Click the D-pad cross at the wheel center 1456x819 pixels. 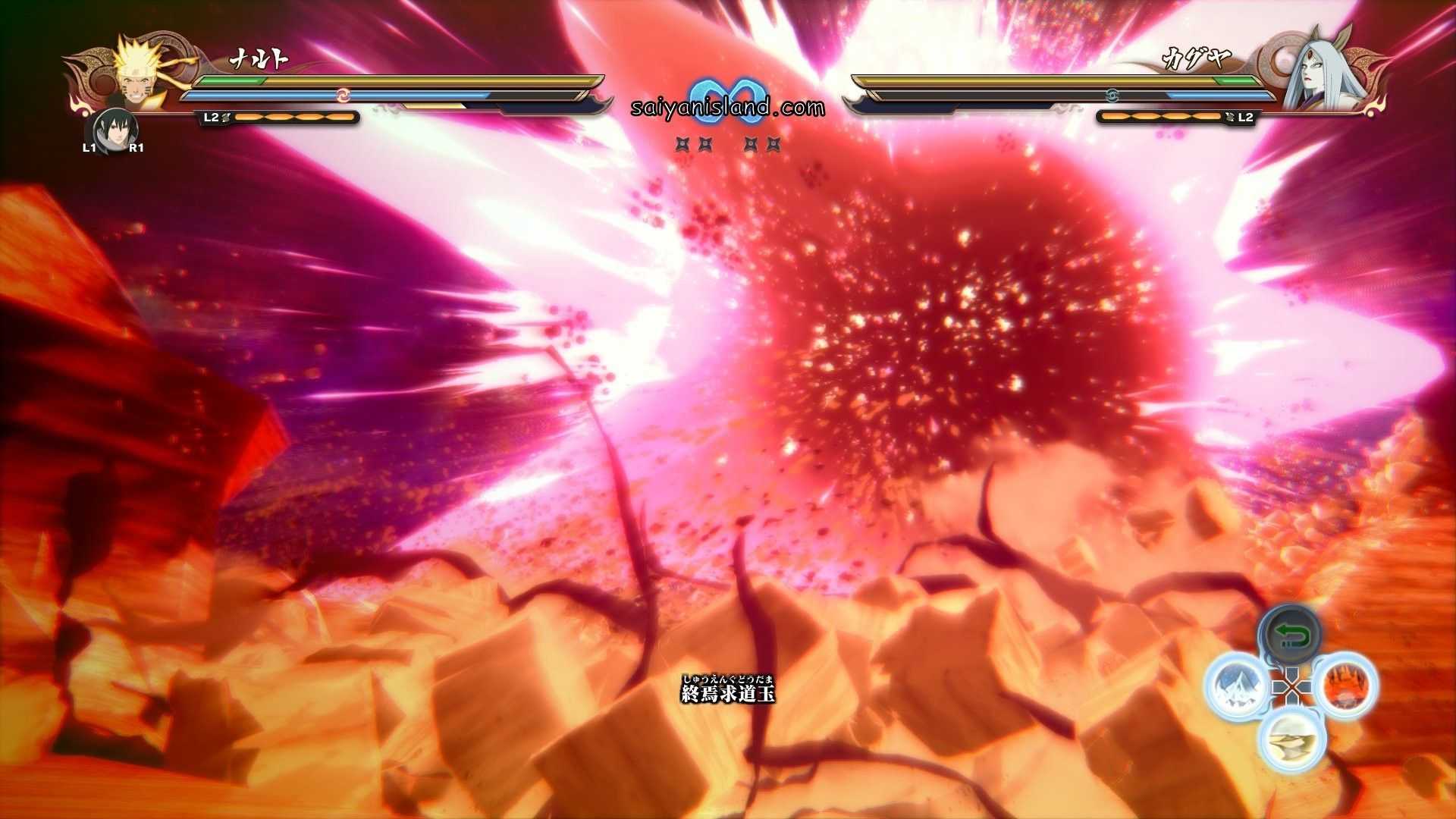(x=1293, y=686)
